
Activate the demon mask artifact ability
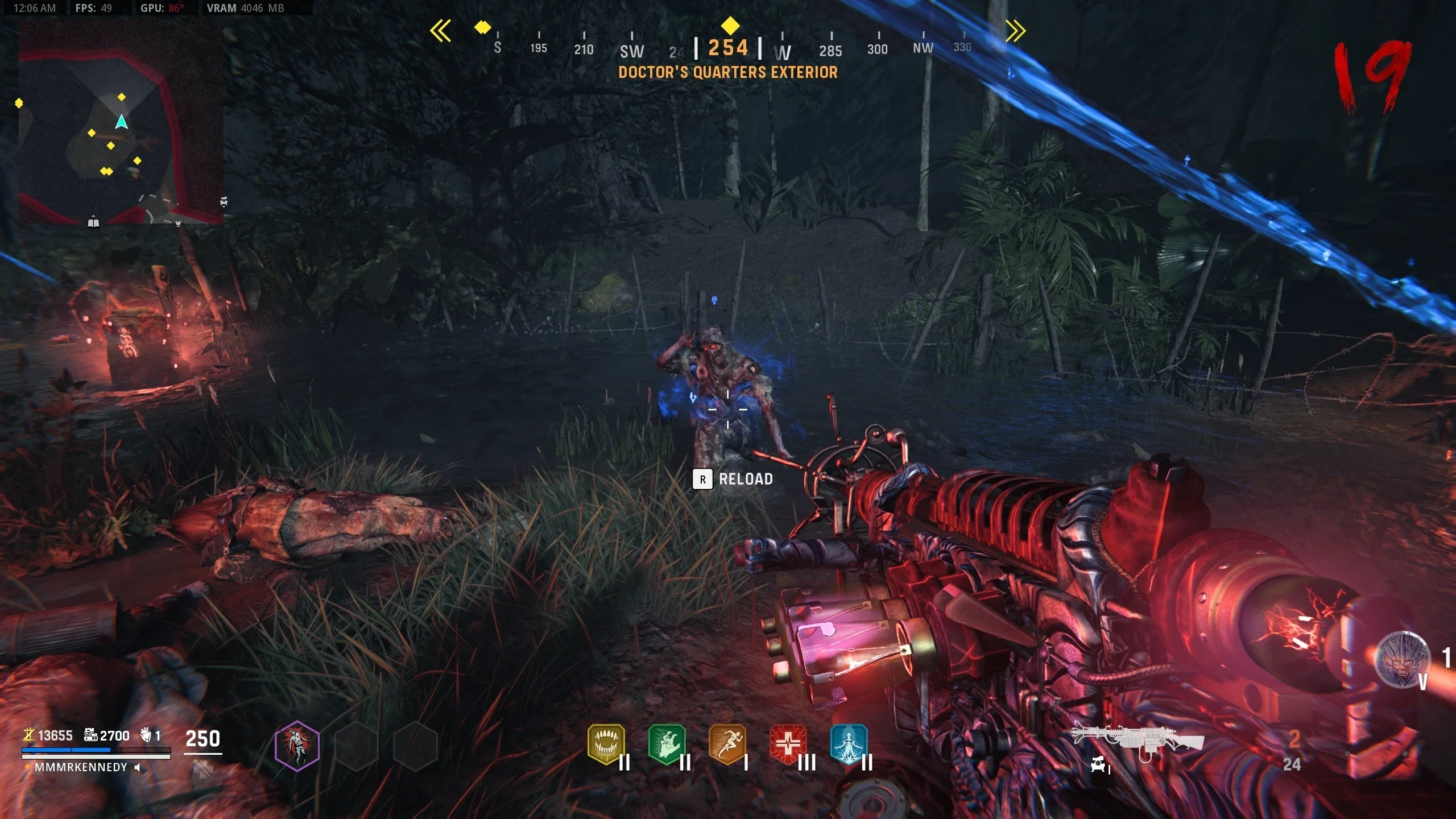[x=1401, y=660]
